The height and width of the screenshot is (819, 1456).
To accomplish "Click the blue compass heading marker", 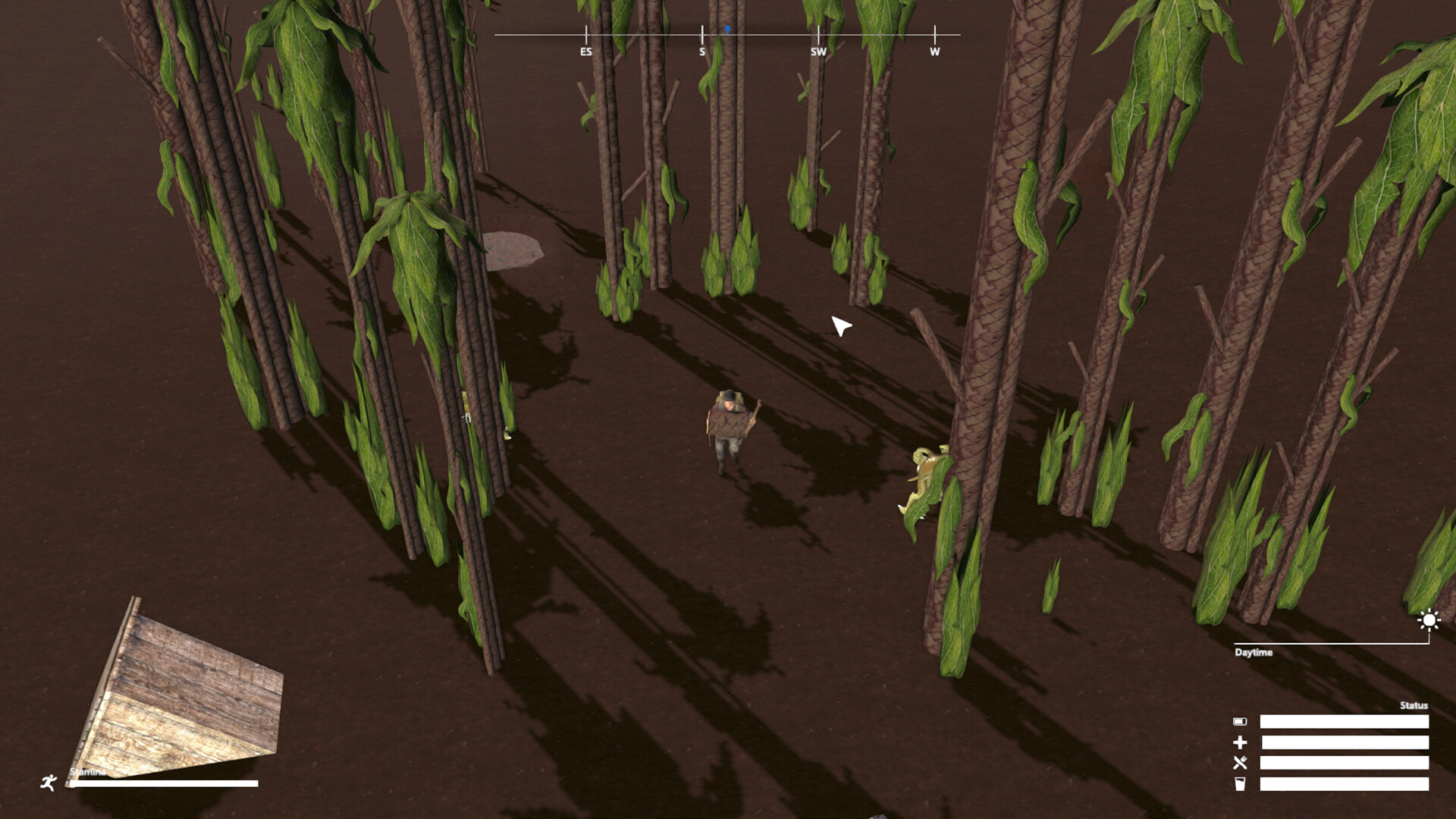I will pyautogui.click(x=726, y=29).
